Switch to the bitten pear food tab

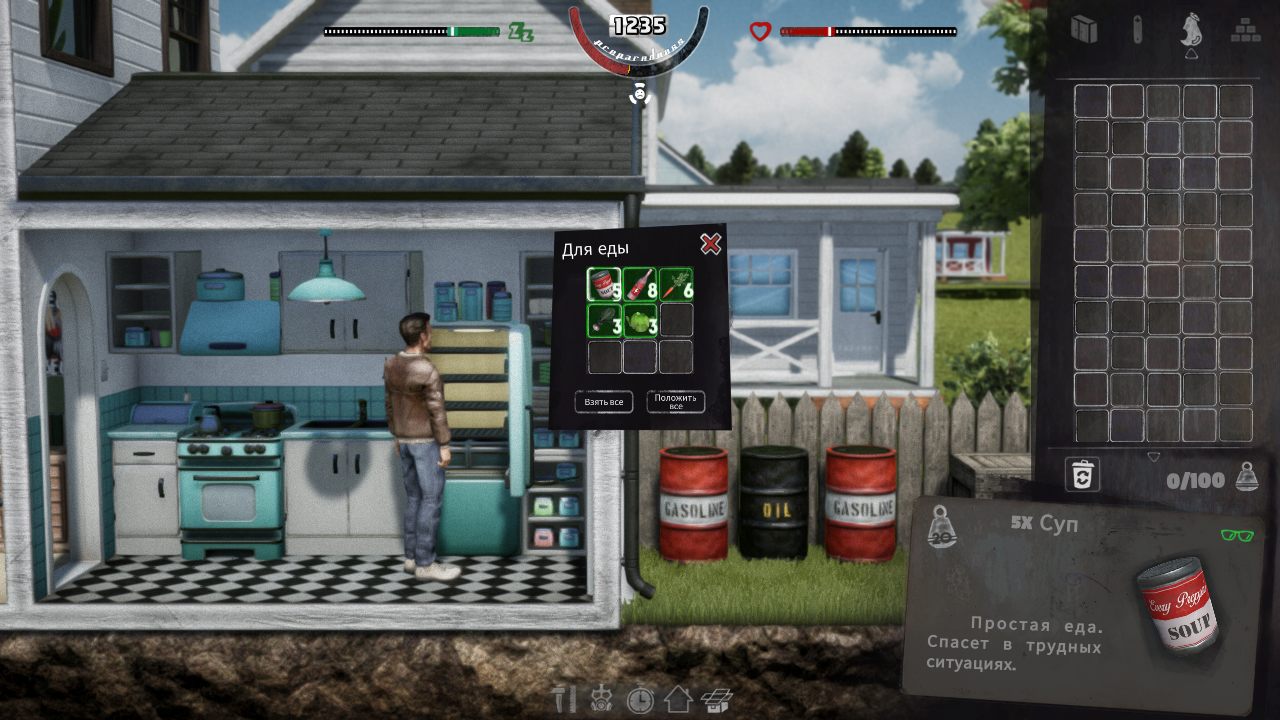pyautogui.click(x=1190, y=30)
